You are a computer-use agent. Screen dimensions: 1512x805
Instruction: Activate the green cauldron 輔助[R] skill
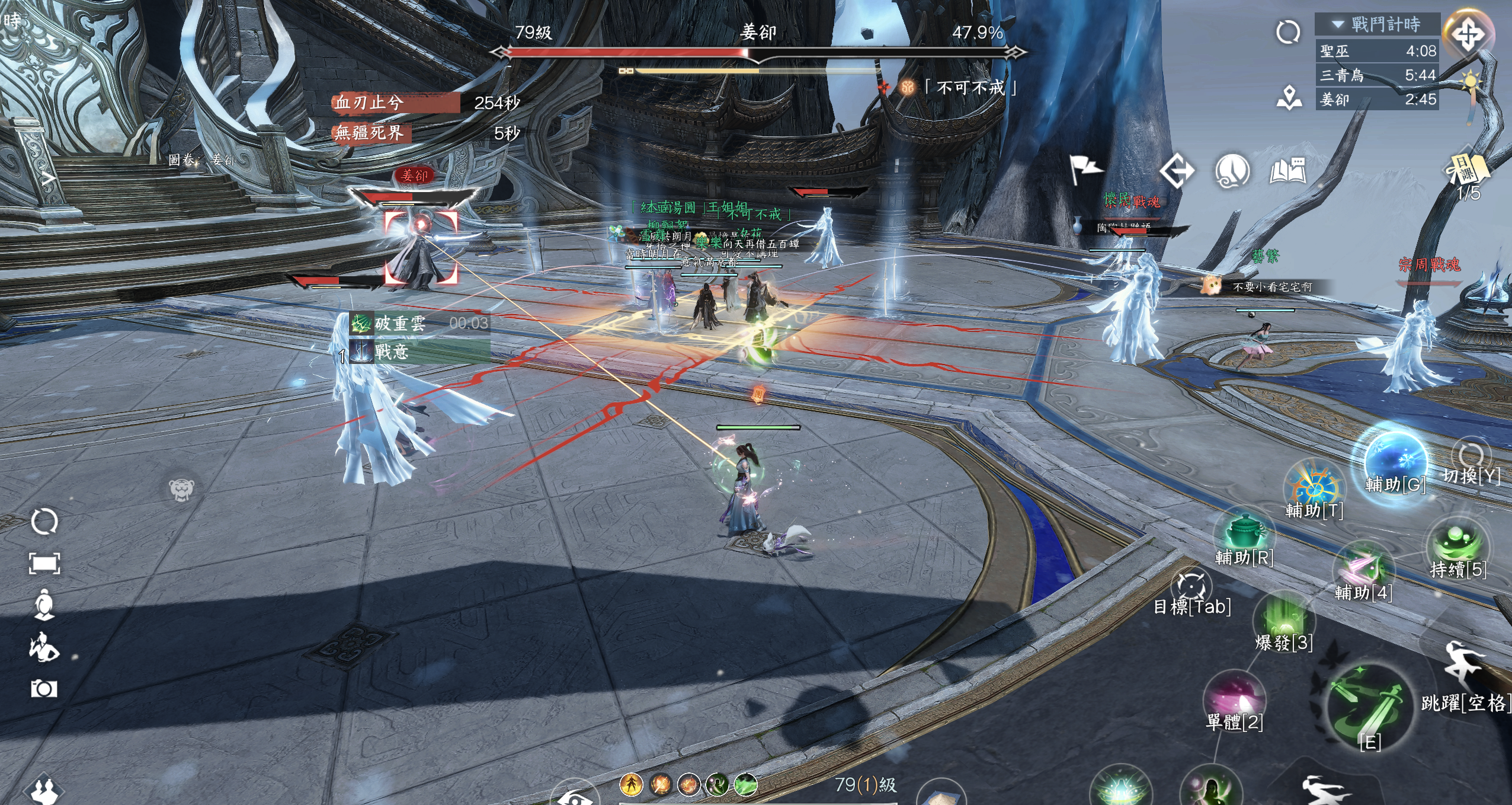1244,534
